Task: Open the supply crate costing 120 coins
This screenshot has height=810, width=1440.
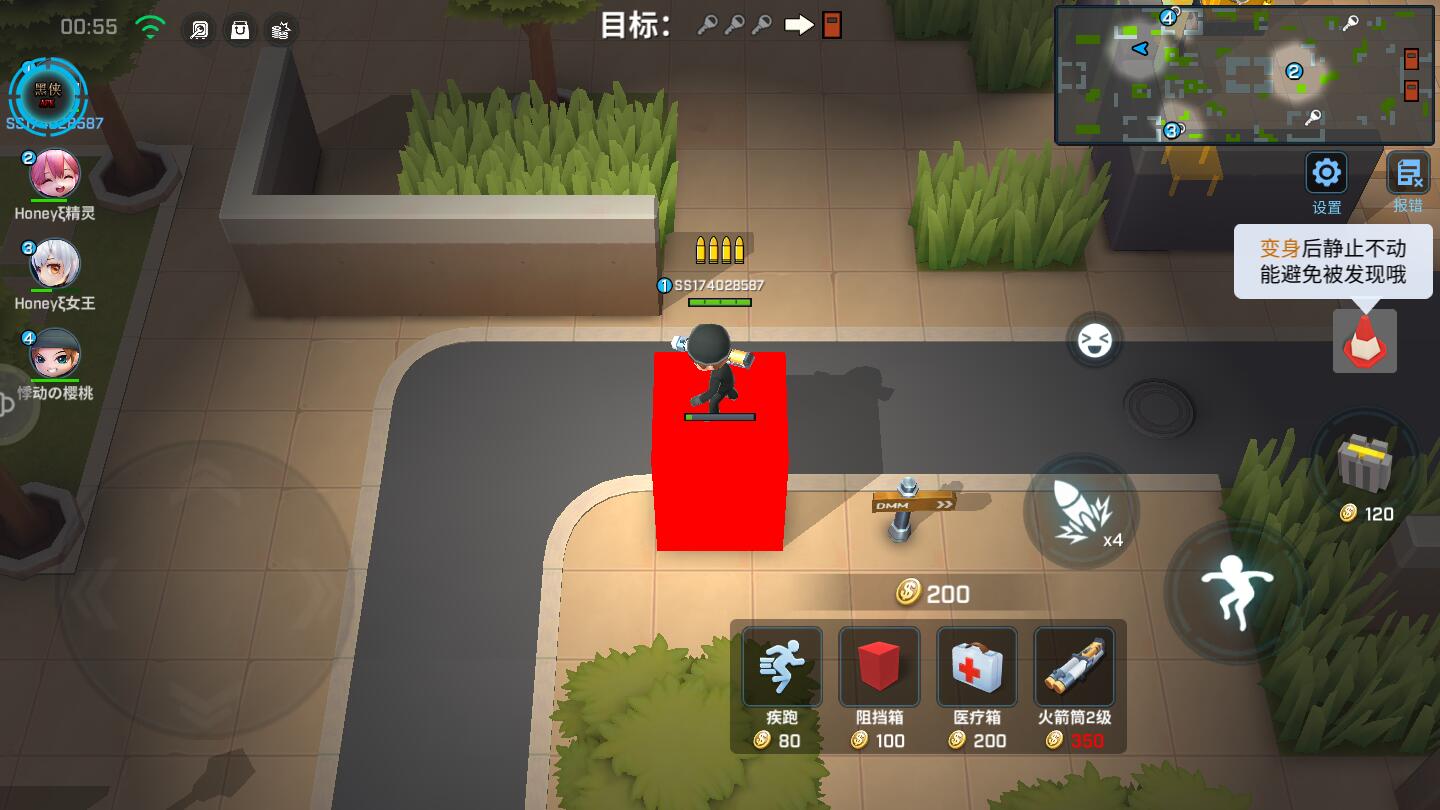Action: [x=1365, y=463]
